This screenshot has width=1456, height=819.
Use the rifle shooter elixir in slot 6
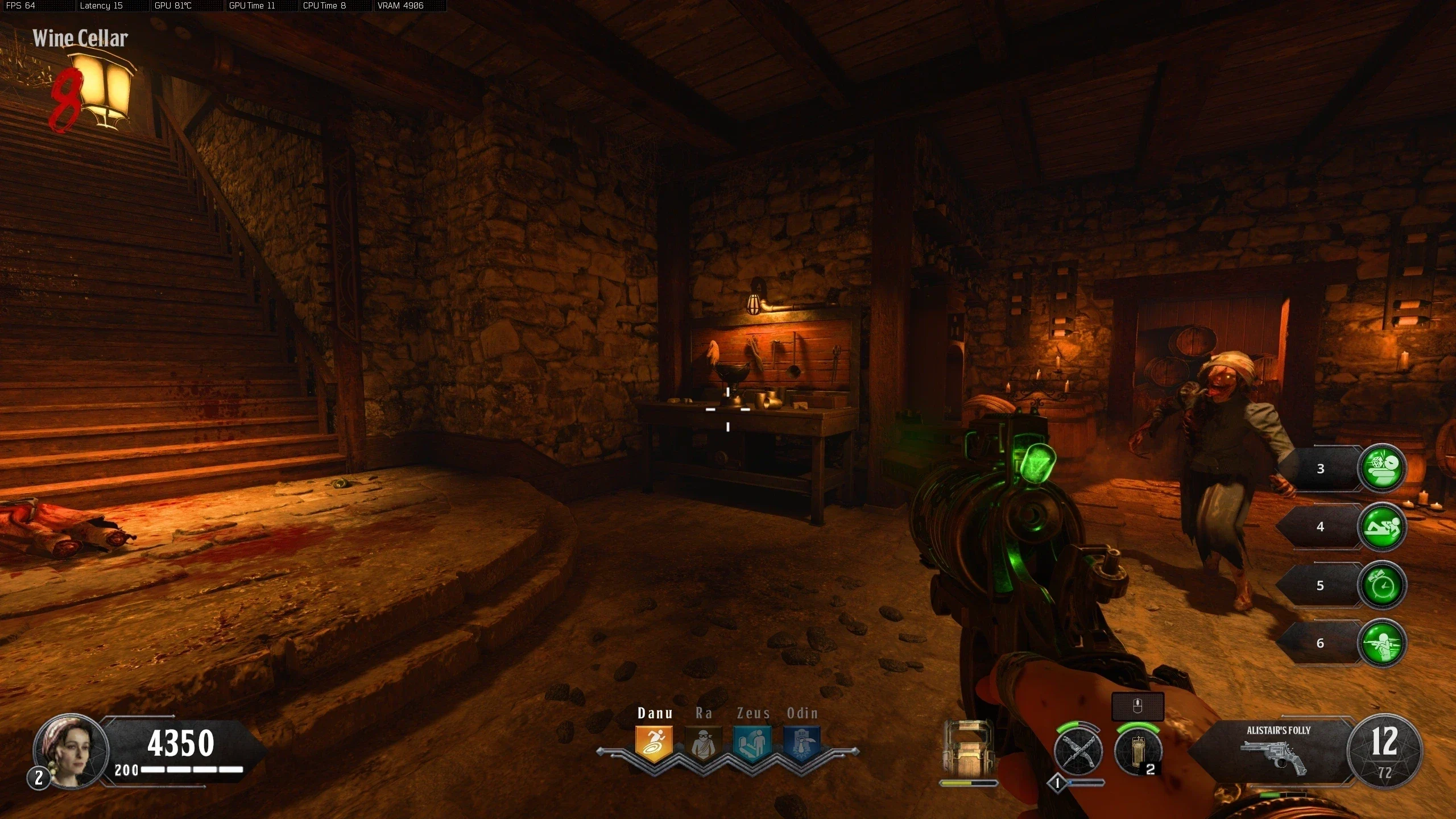[x=1381, y=643]
